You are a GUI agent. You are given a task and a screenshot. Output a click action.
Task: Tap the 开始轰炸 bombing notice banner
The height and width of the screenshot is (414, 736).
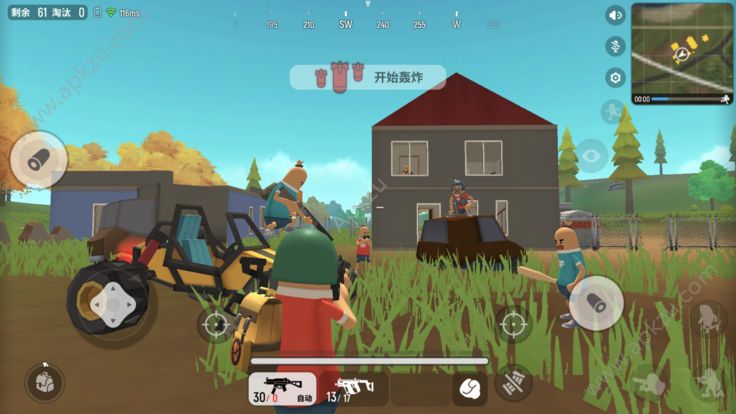coord(368,77)
